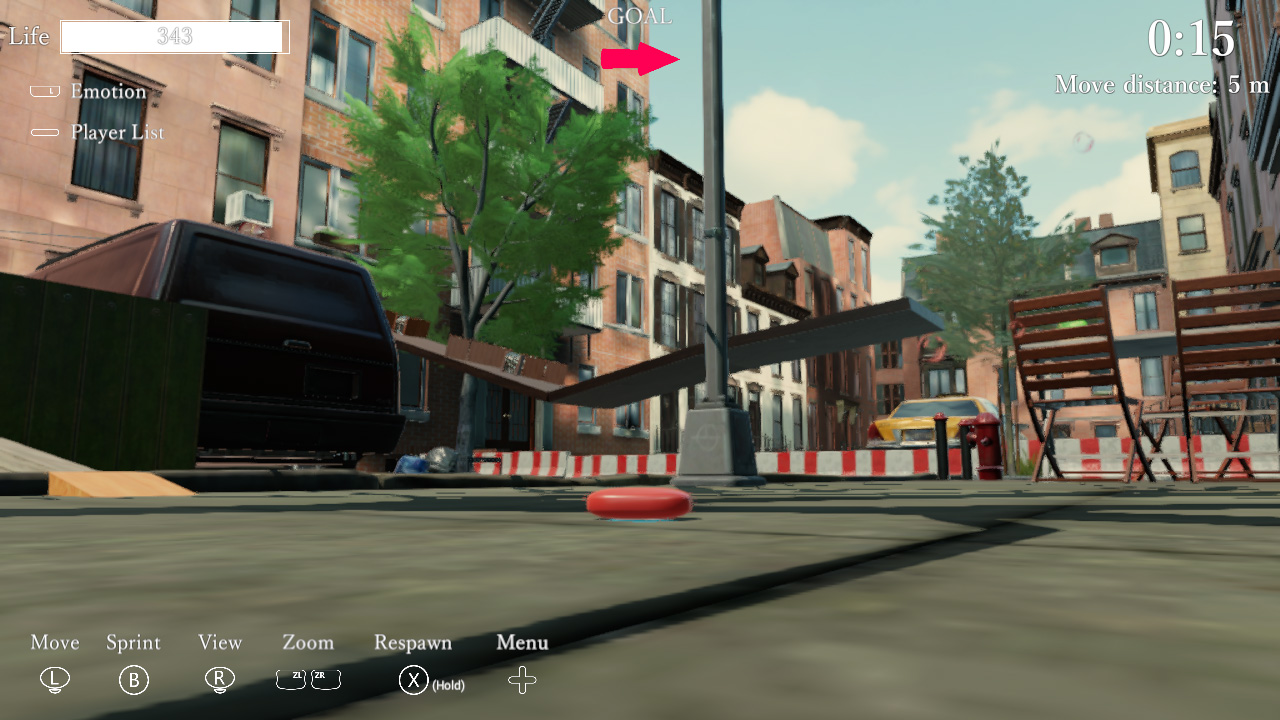Click the Respawn label
Image resolution: width=1280 pixels, height=720 pixels.
pyautogui.click(x=412, y=643)
